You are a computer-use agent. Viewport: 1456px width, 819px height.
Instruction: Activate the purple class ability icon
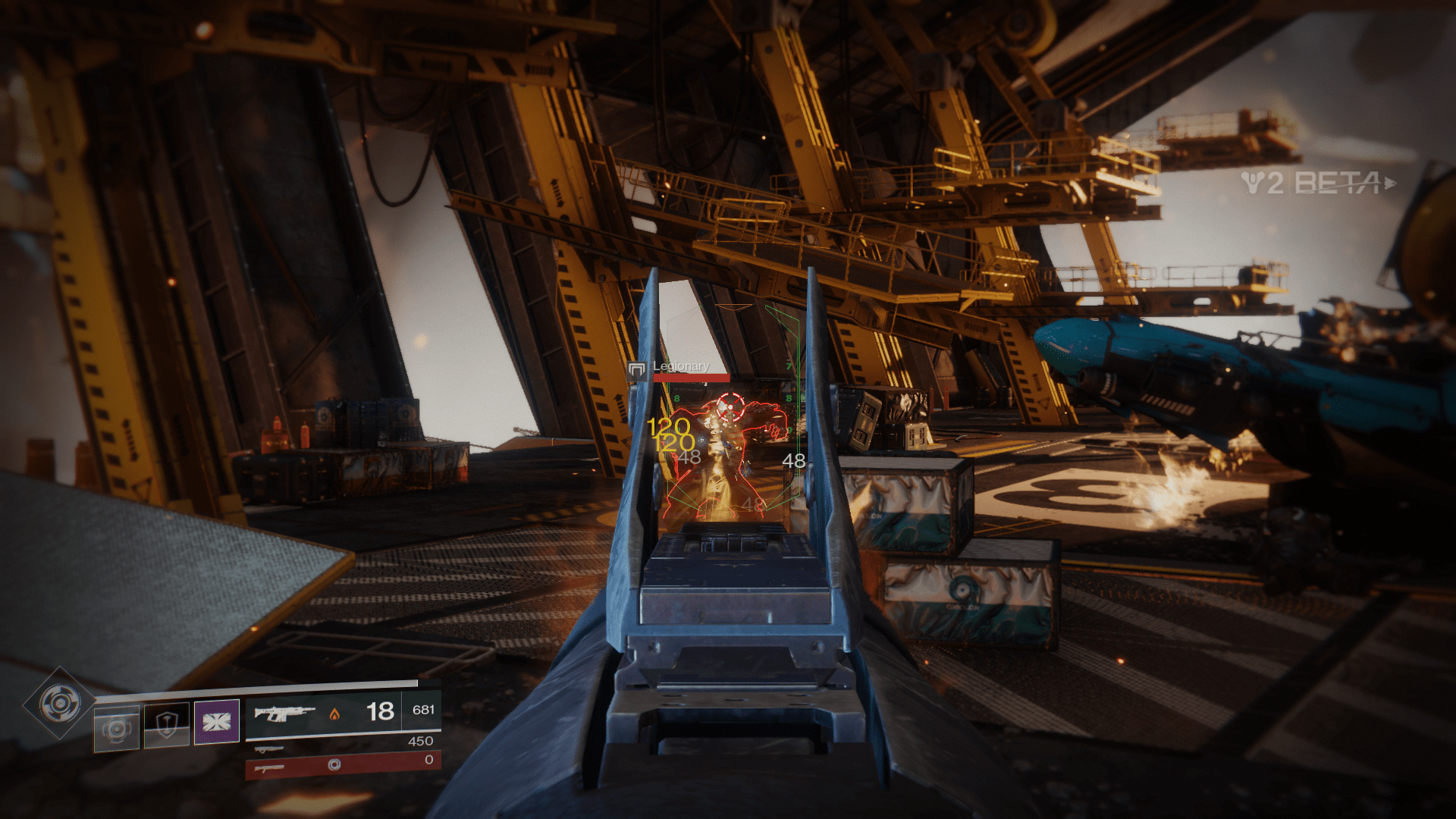click(217, 721)
